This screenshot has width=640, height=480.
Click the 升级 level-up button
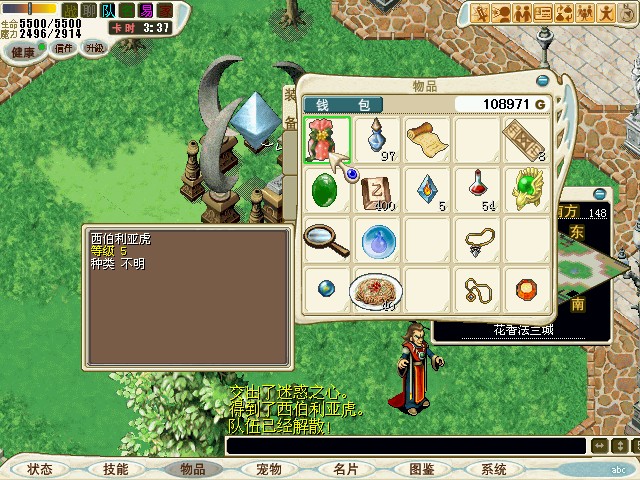[x=95, y=47]
